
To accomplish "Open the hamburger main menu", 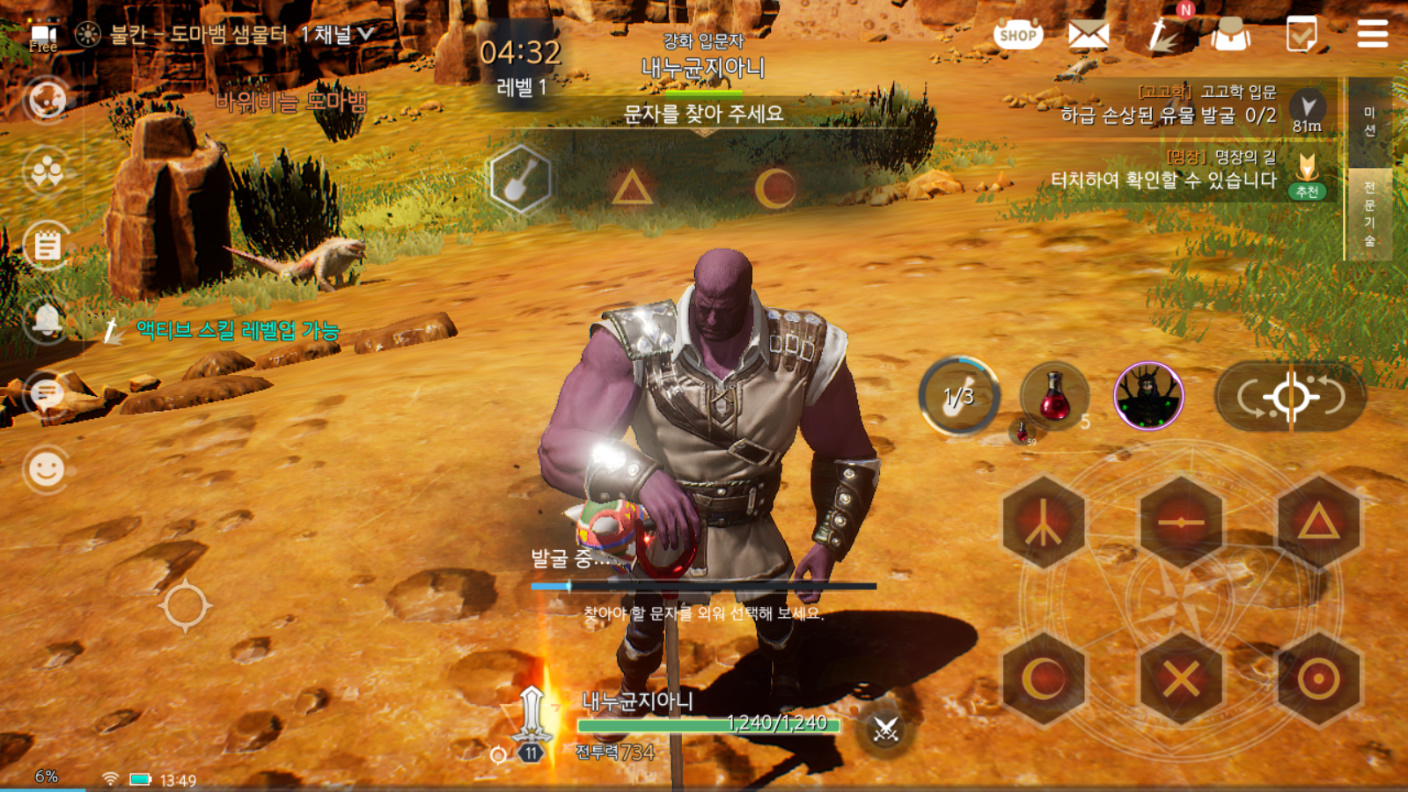I will click(x=1372, y=34).
